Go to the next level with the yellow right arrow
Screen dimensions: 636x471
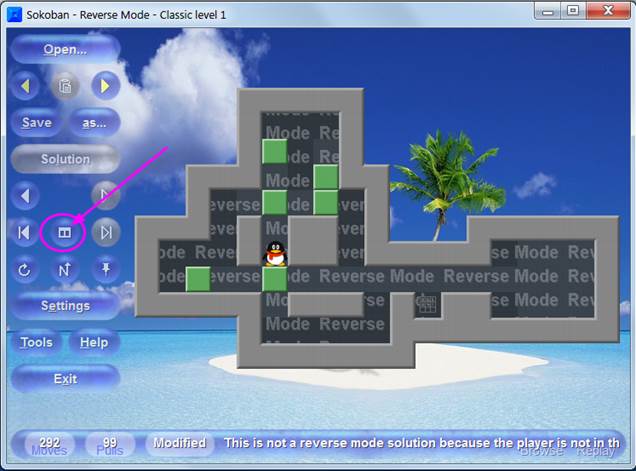point(105,86)
